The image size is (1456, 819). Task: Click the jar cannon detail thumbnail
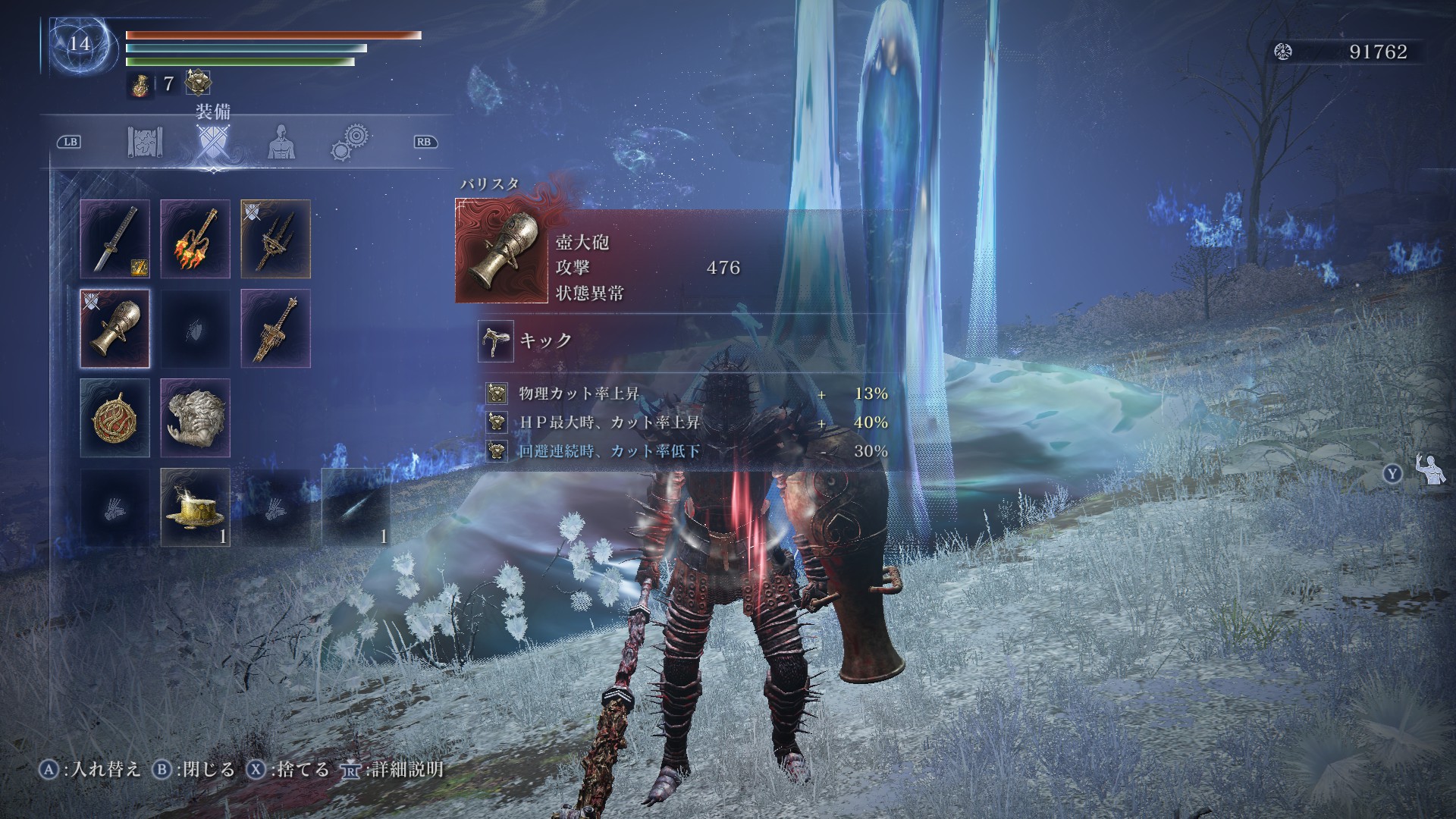pos(501,251)
